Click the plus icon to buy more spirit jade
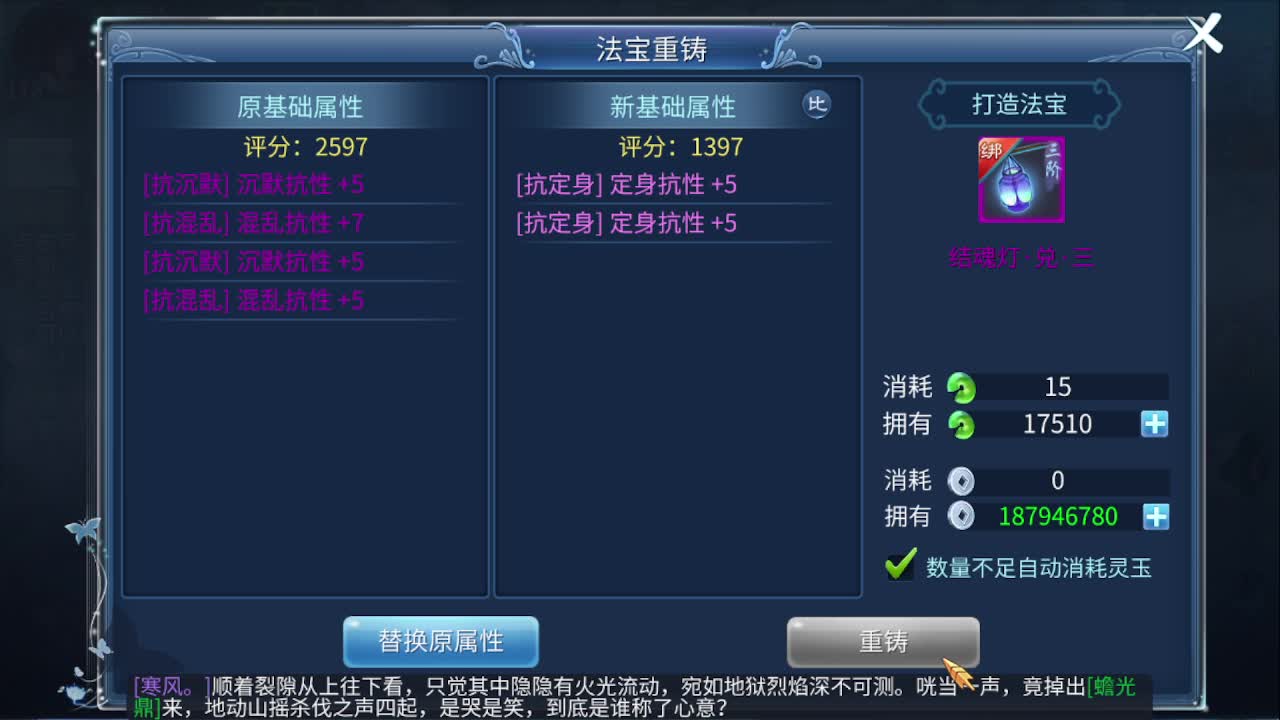The image size is (1280, 720). (x=1155, y=424)
